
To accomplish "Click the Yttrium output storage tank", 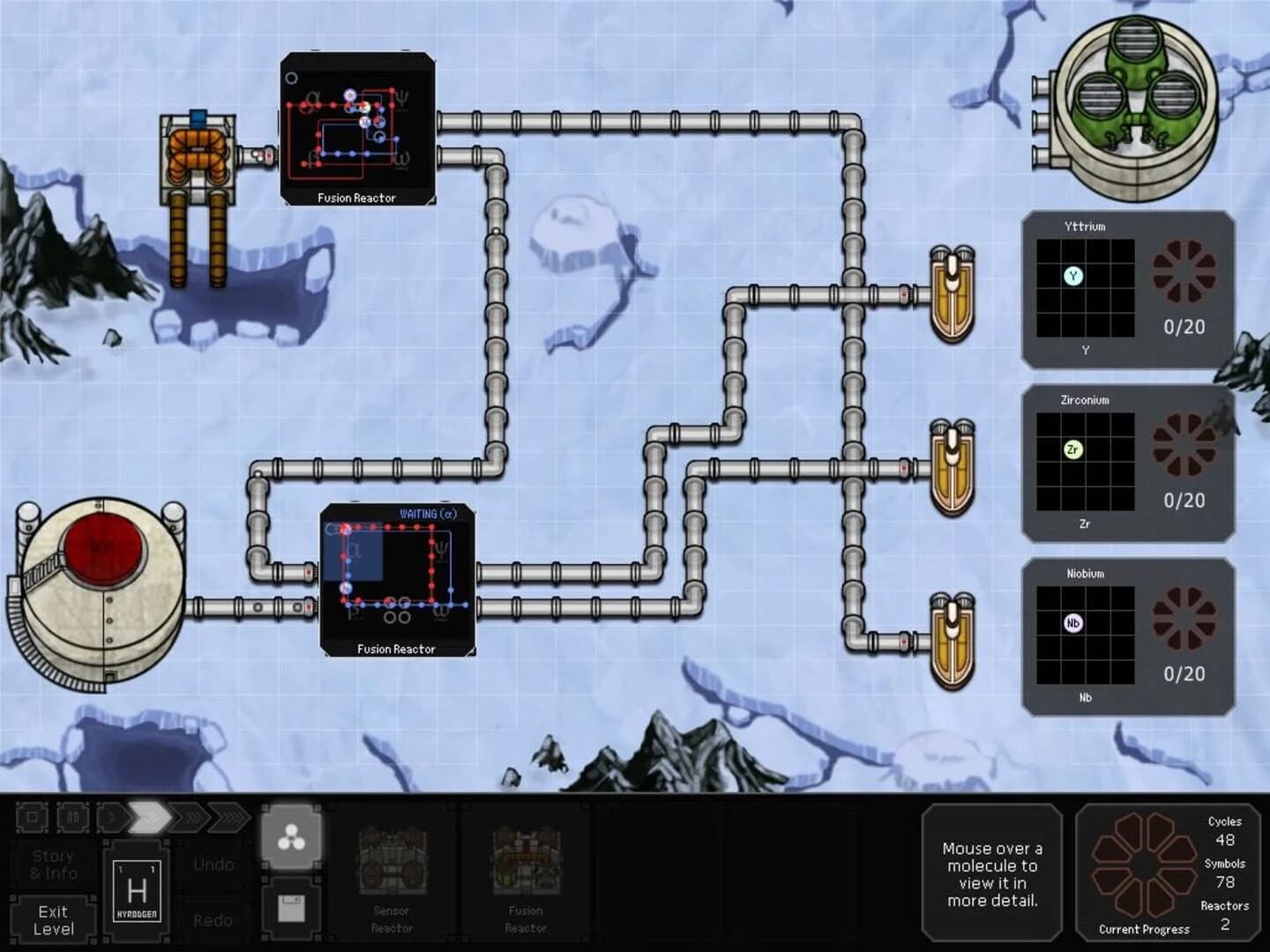I will [953, 295].
